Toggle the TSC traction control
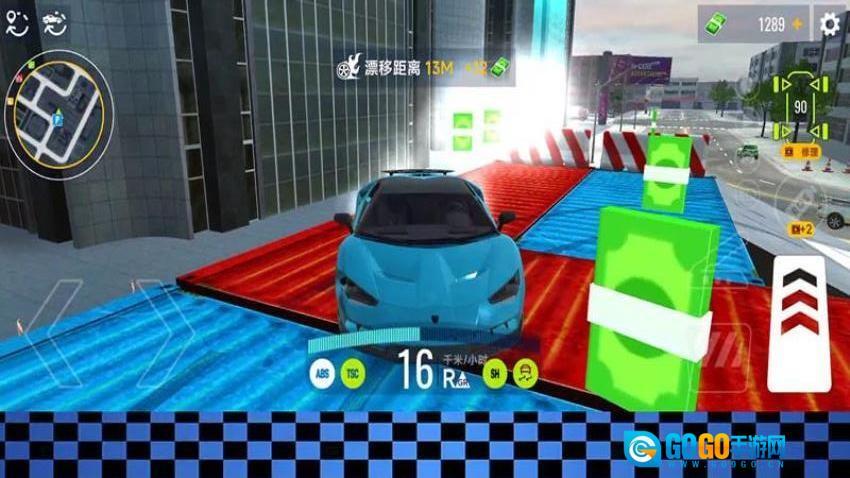 click(x=352, y=373)
